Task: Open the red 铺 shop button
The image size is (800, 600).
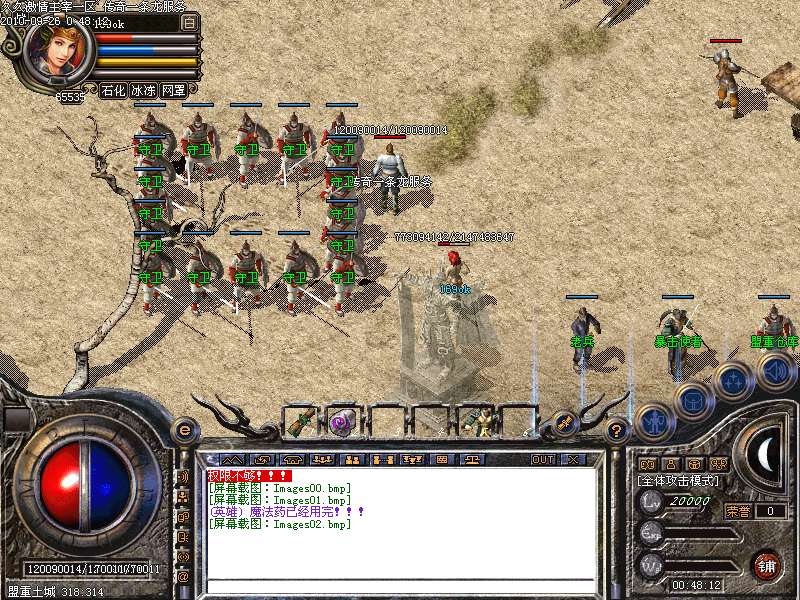Action: click(x=767, y=564)
